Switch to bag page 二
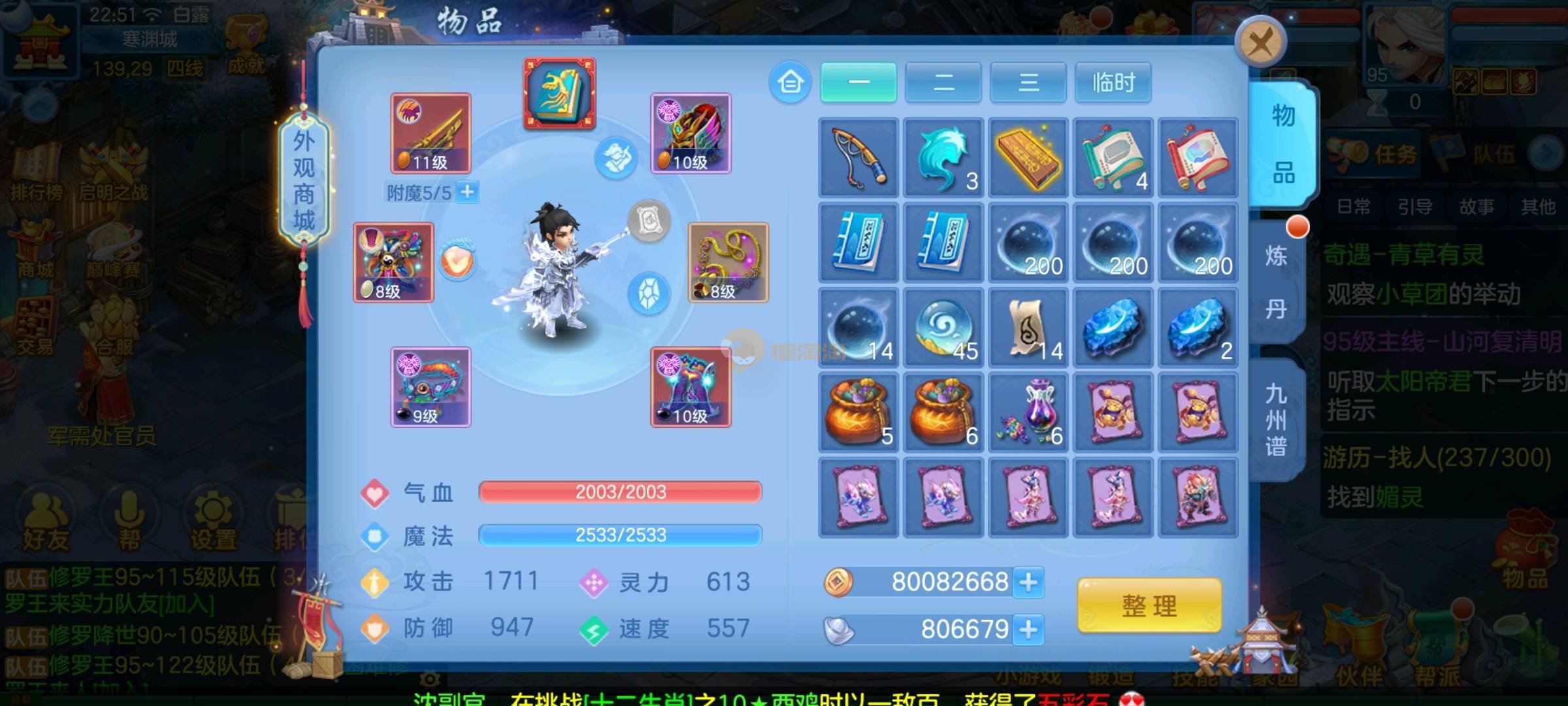1568x706 pixels. pyautogui.click(x=943, y=82)
